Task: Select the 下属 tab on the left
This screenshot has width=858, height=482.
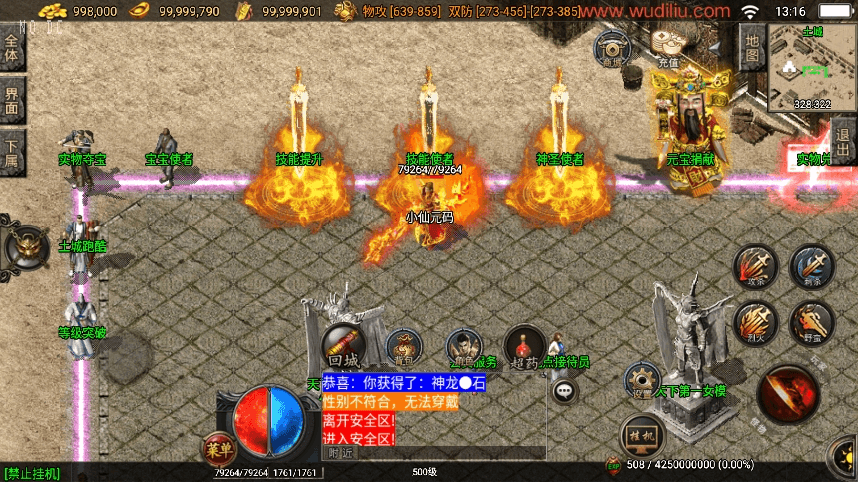Action: pyautogui.click(x=12, y=148)
